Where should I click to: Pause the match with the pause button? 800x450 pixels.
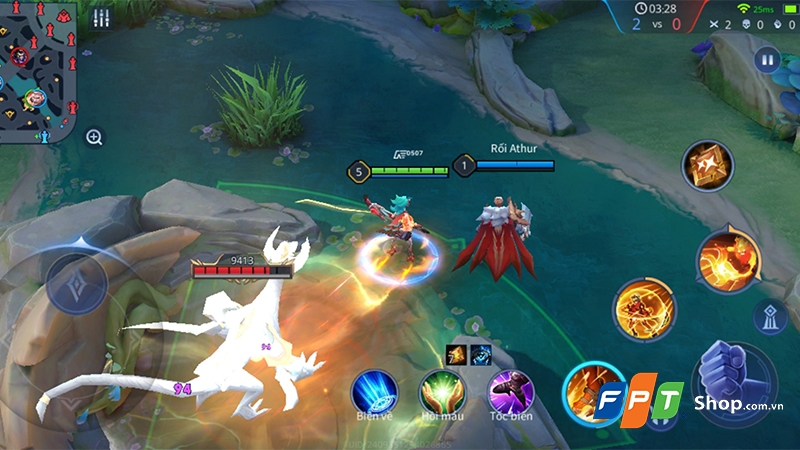[x=767, y=60]
